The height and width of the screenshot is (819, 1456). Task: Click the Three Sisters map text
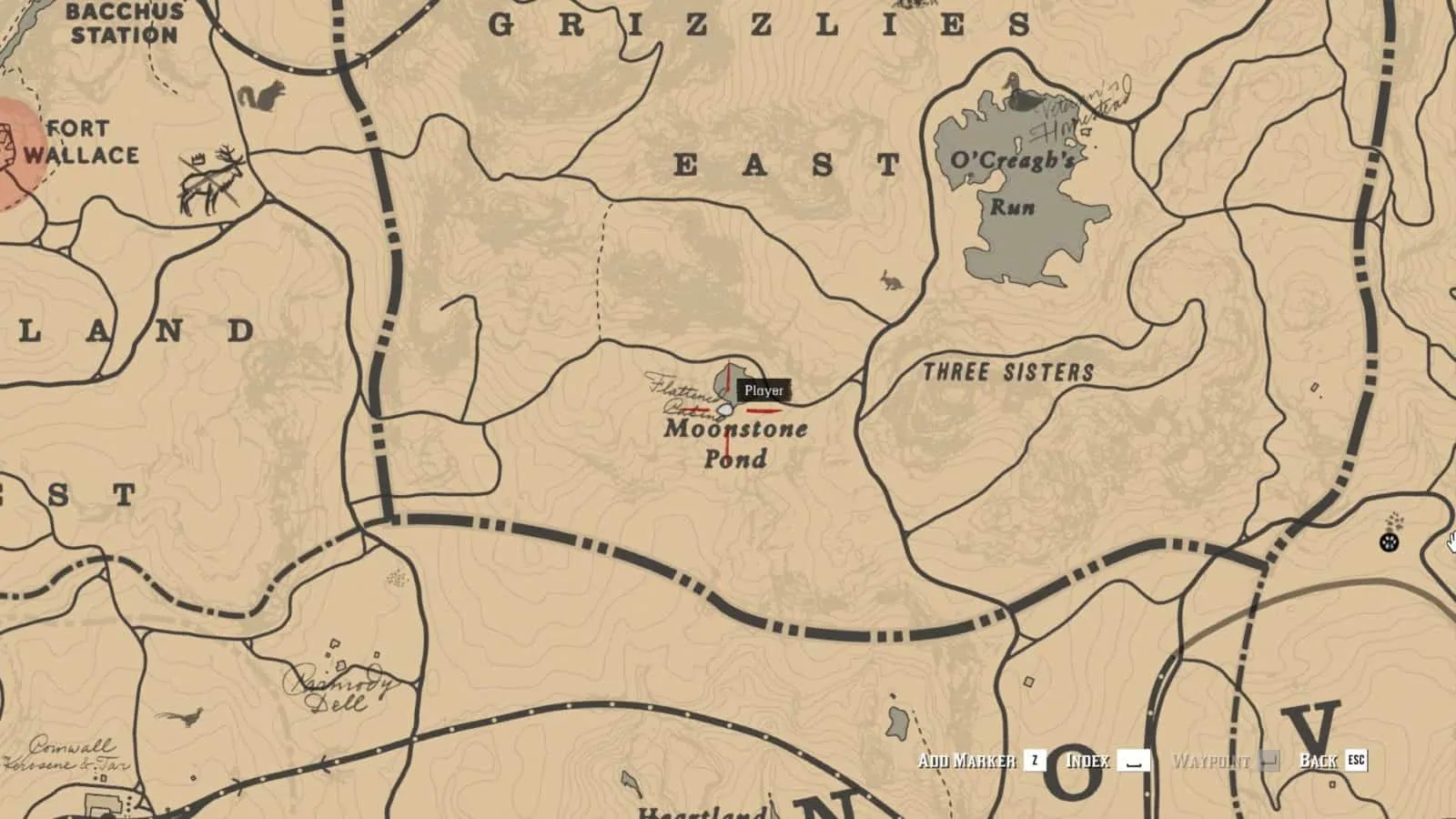click(x=1008, y=370)
